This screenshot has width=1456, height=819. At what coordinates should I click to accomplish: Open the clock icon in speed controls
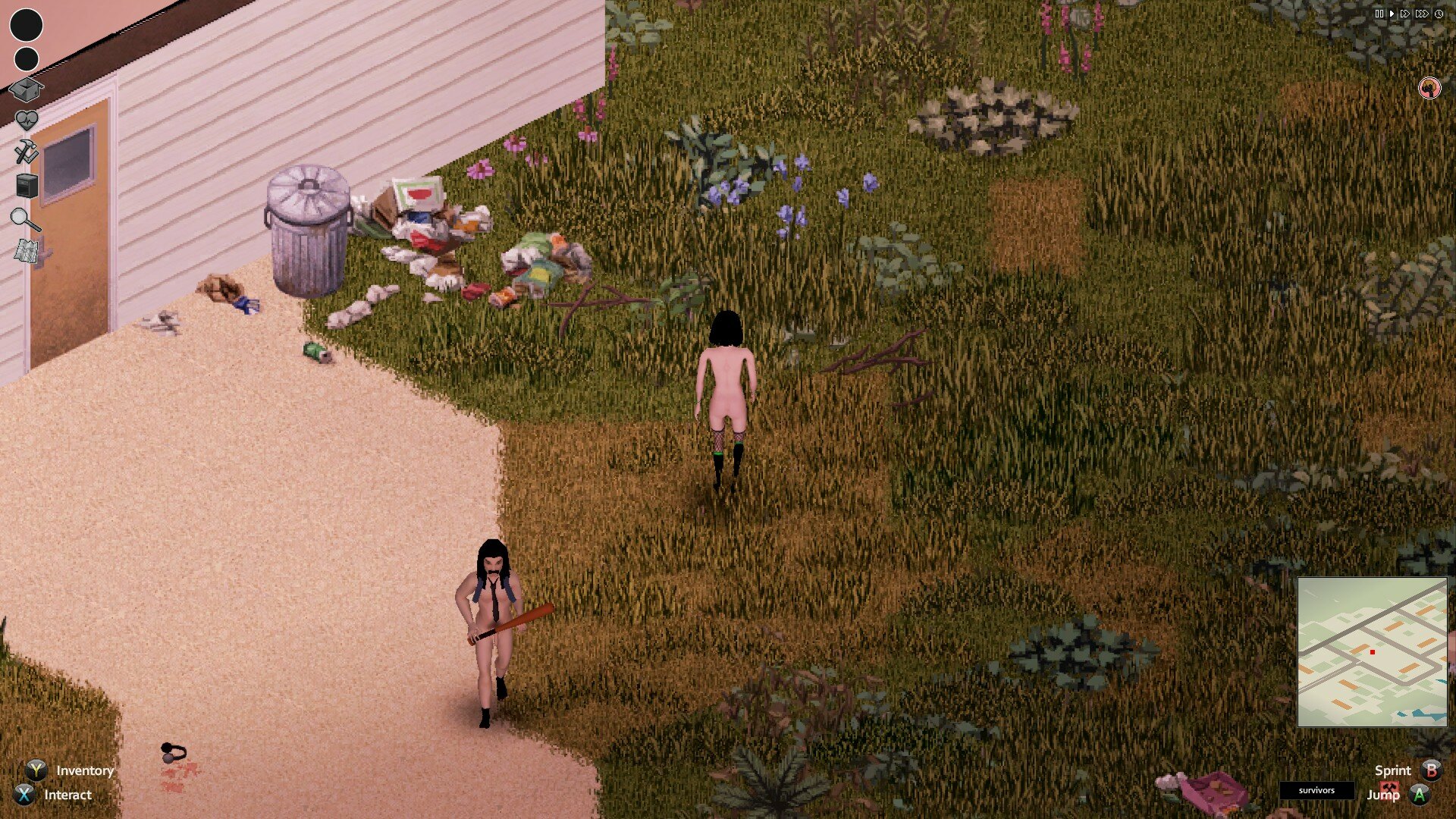[1439, 12]
